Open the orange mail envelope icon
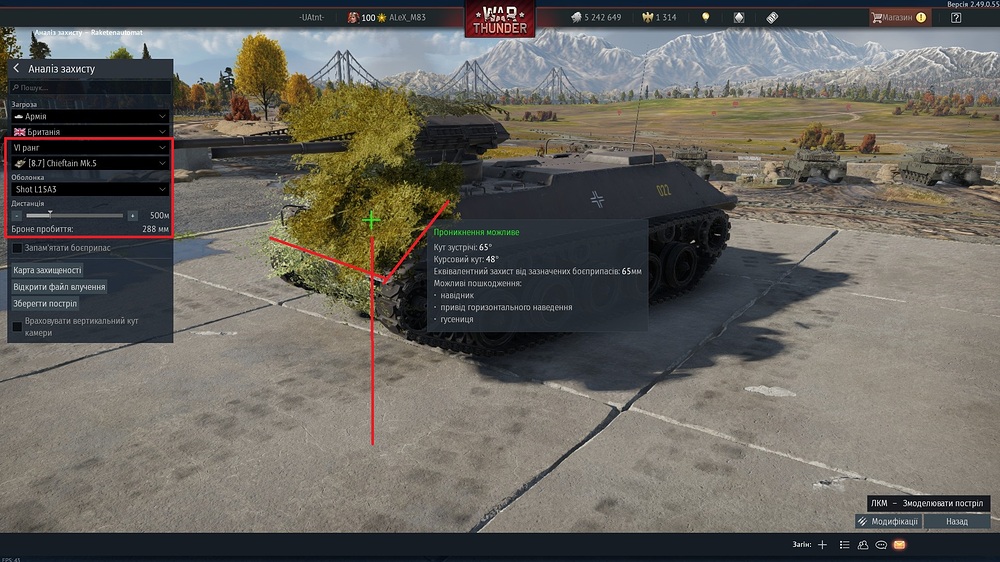1000x562 pixels. [899, 545]
